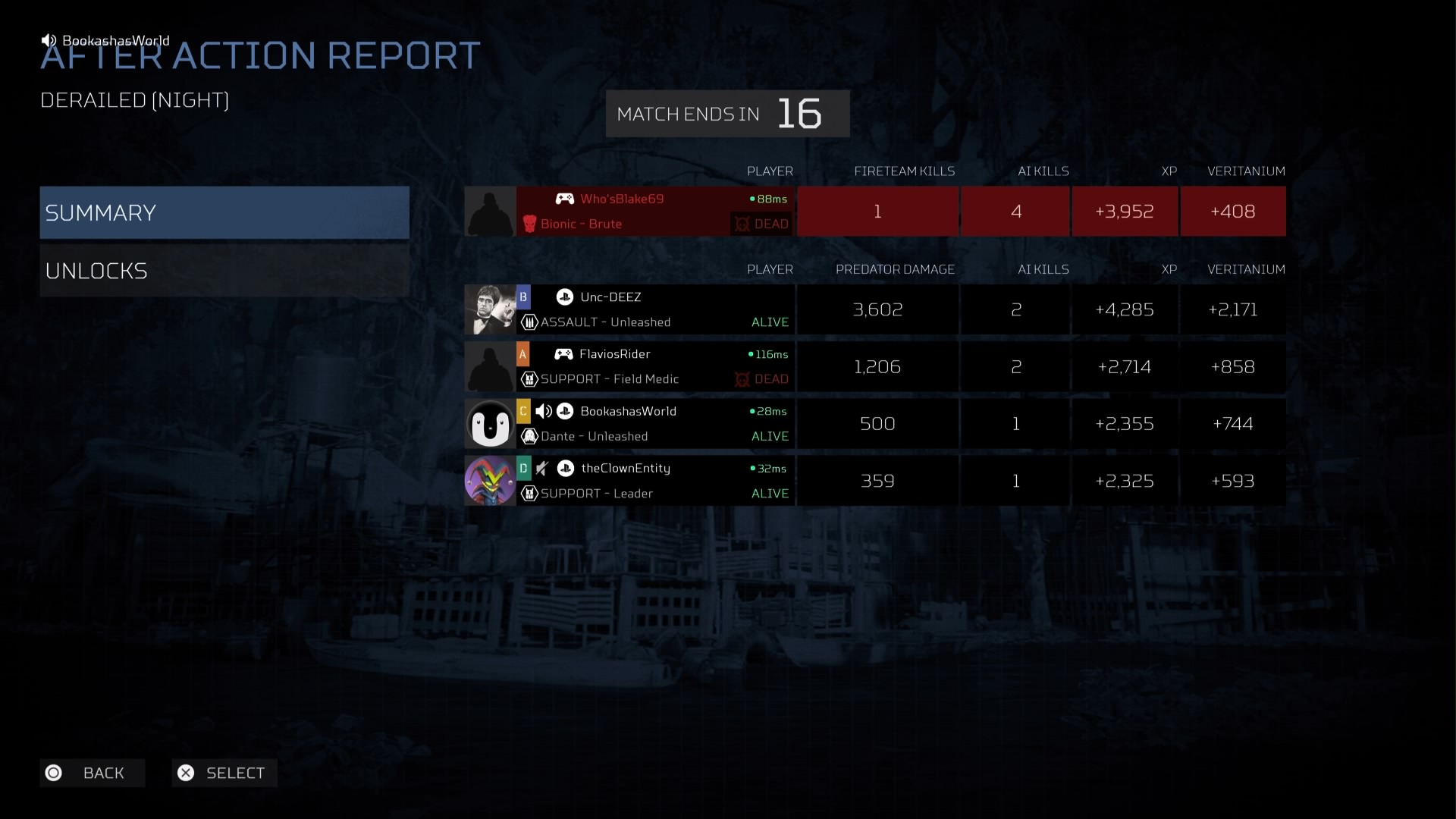Toggle BookashasWorld's speaker voice icon

click(544, 411)
